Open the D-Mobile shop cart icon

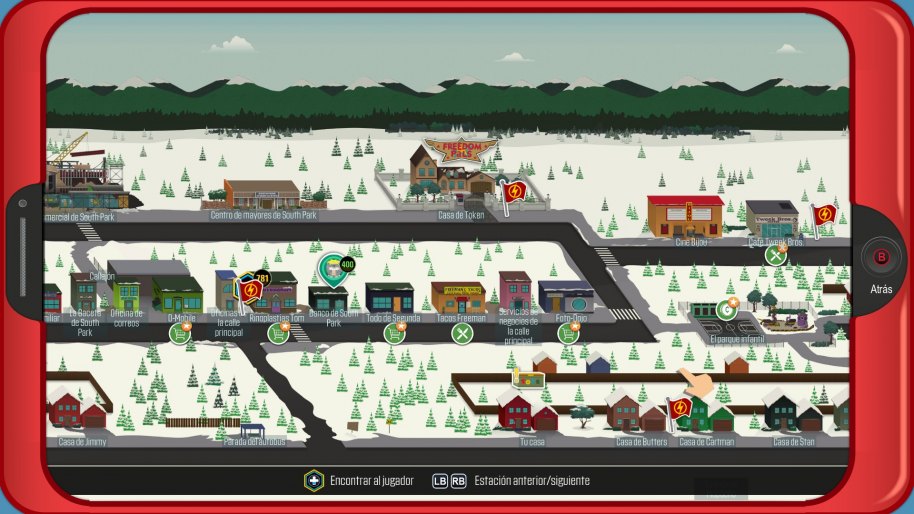click(180, 332)
